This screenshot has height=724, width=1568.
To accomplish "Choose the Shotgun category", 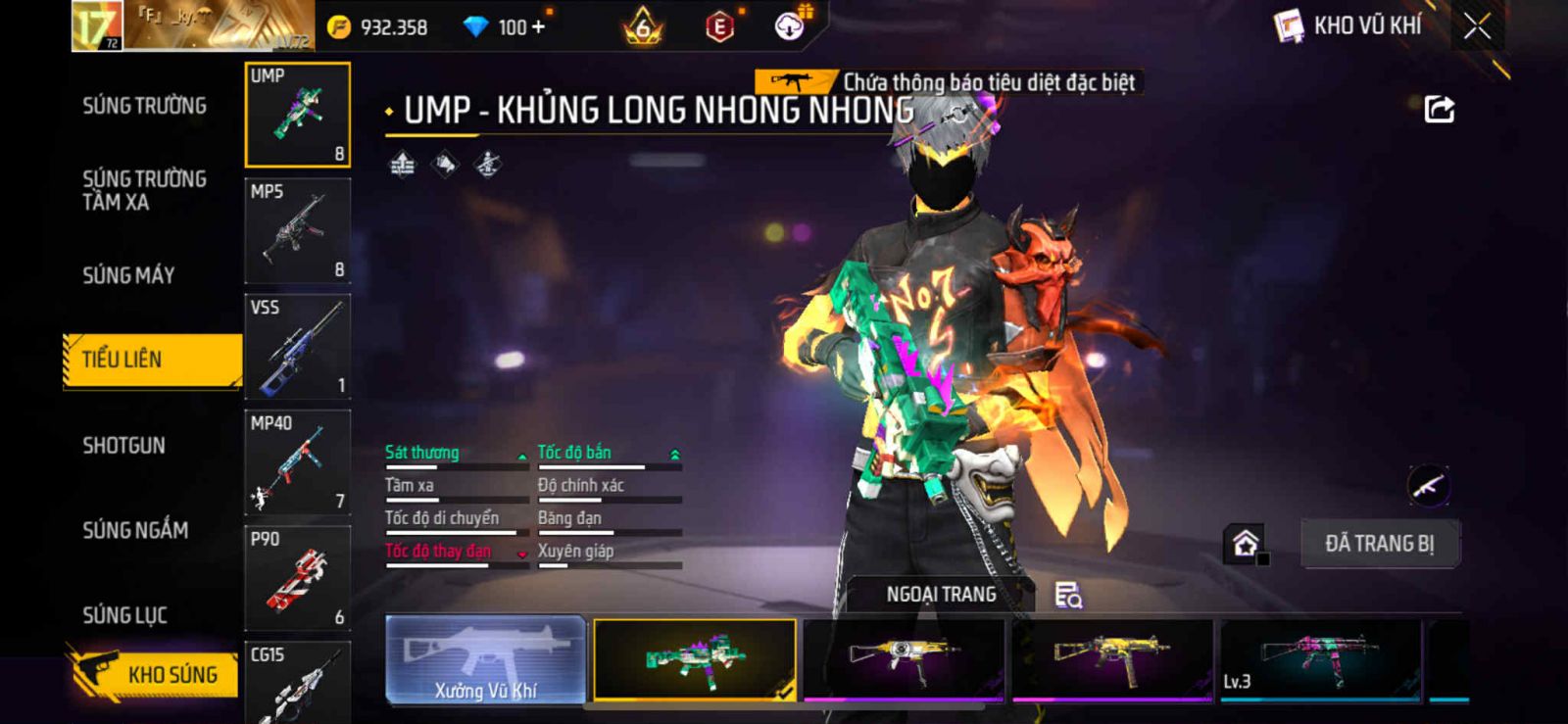I will pos(123,446).
